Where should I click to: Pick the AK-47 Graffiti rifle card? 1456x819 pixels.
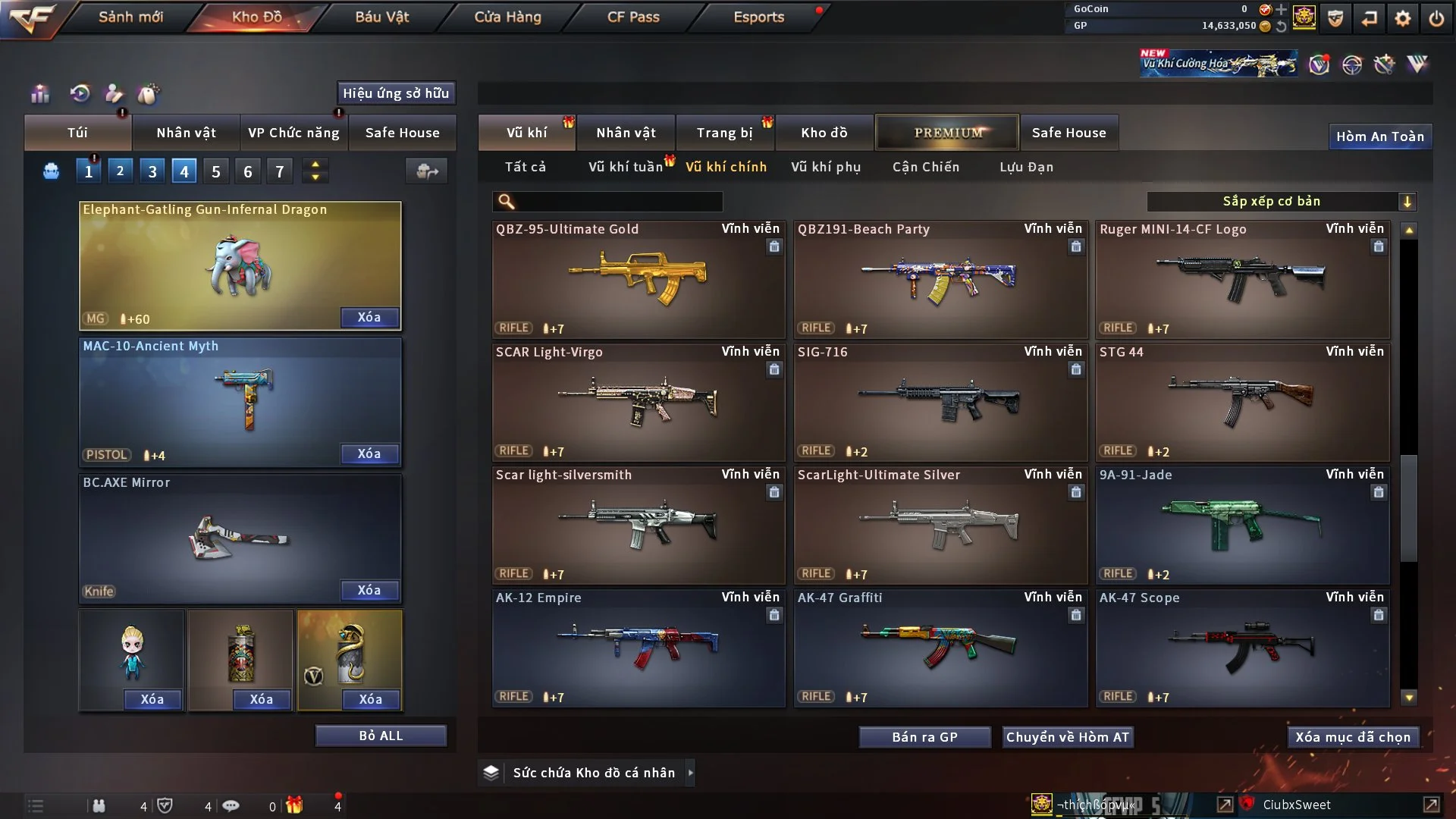pyautogui.click(x=940, y=648)
